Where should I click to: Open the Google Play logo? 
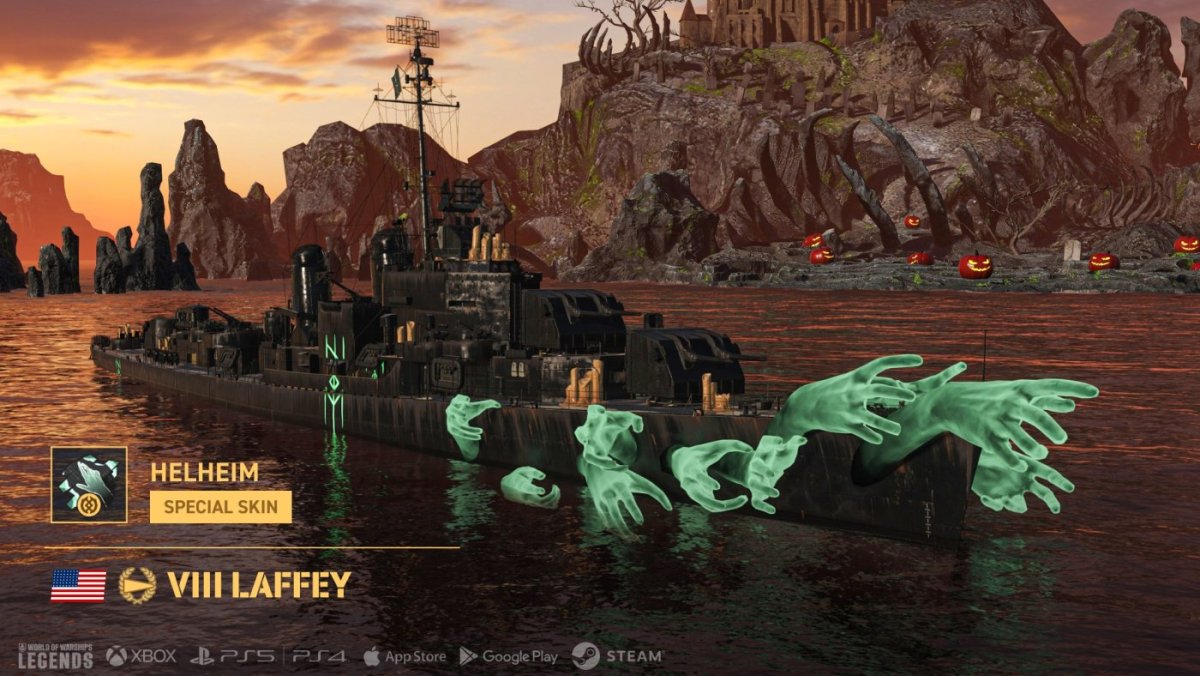(508, 656)
